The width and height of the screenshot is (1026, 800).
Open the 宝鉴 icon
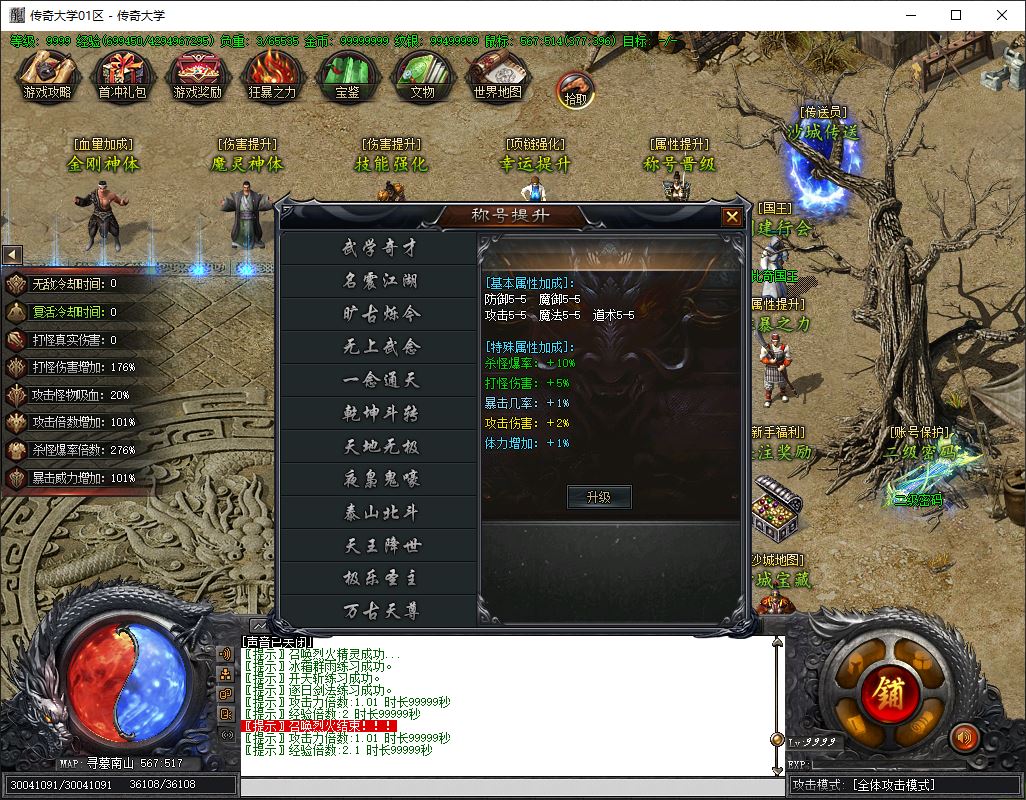pos(347,73)
